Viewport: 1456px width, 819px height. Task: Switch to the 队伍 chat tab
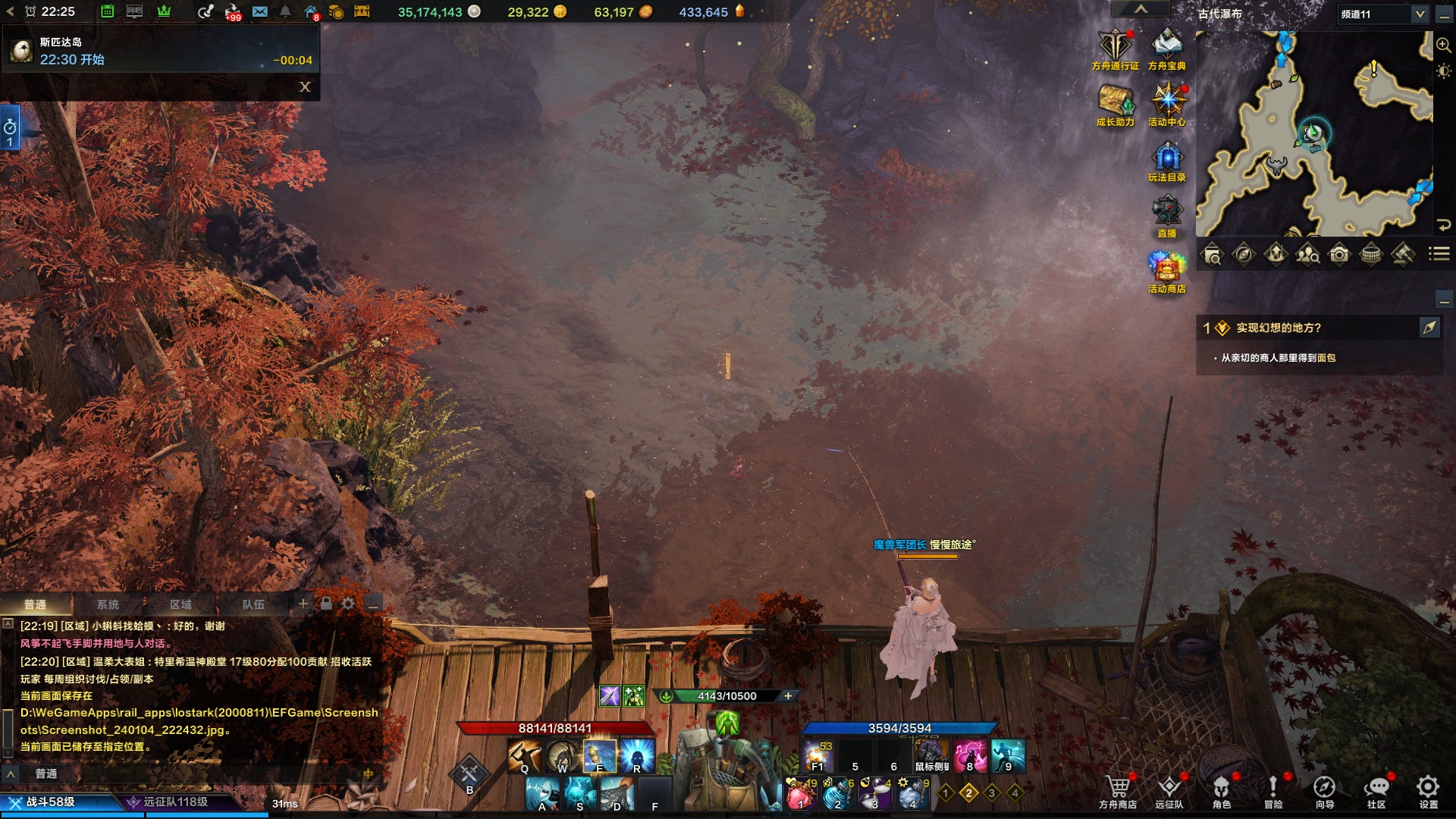coord(253,604)
